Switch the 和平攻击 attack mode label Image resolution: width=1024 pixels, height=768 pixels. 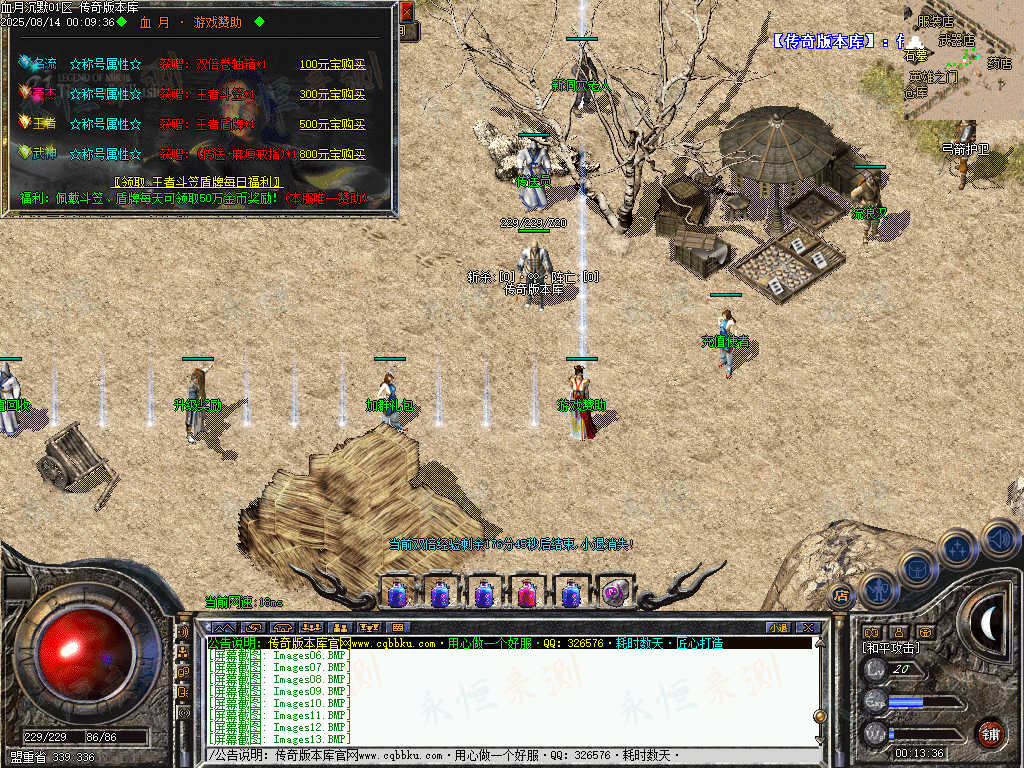point(892,648)
